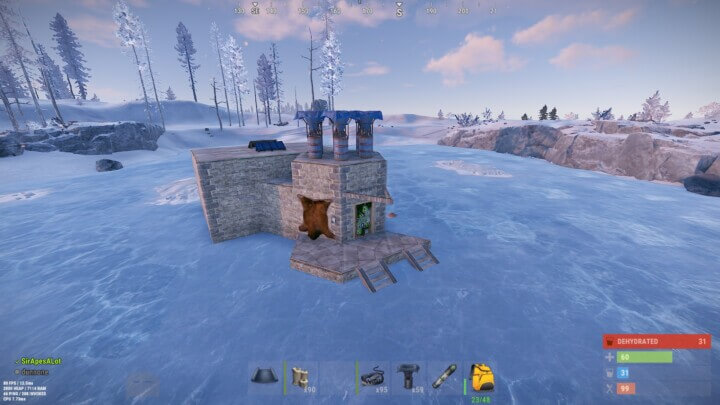This screenshot has height=405, width=720.
Task: Choose the coiled item slot showing x95
Action: point(374,378)
